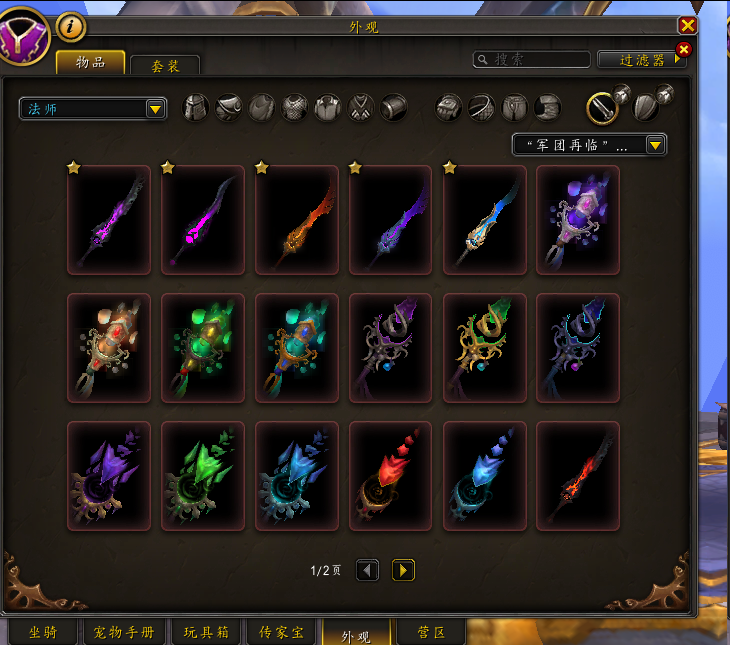Choose the helmet slot filter icon
Viewport: 730px width, 645px height.
pos(196,107)
